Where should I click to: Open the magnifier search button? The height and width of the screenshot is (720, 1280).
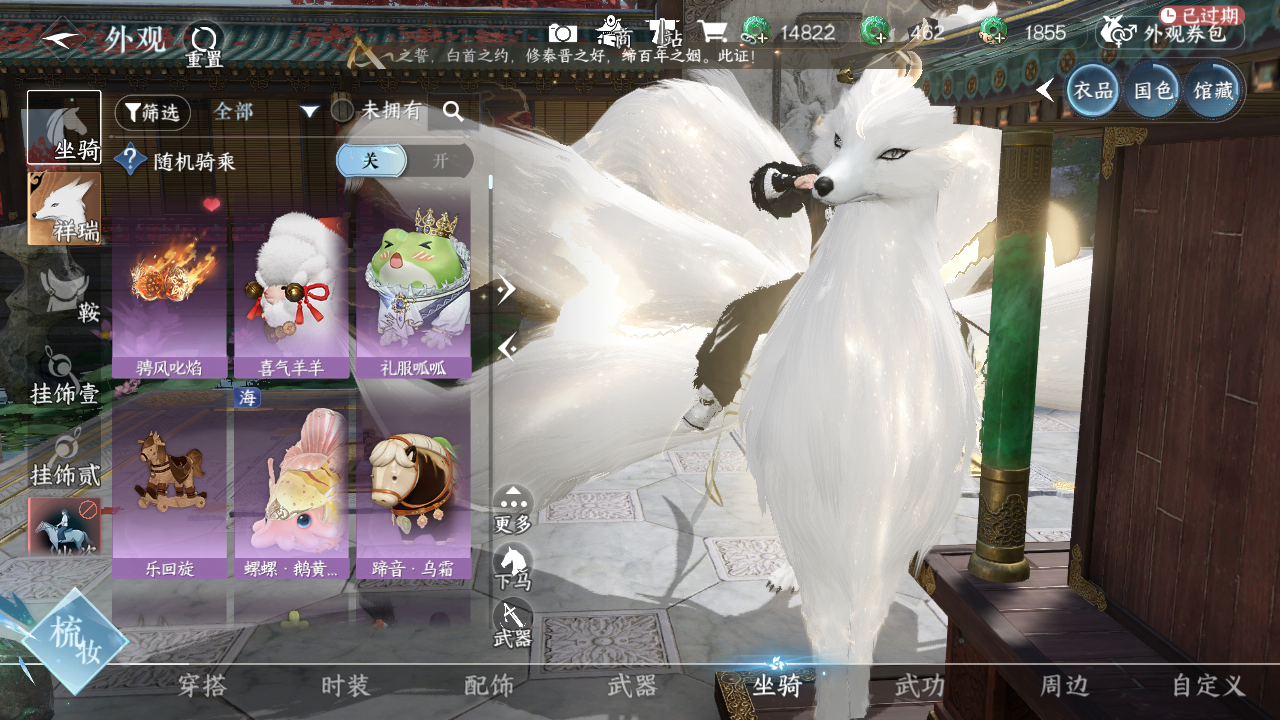pyautogui.click(x=453, y=112)
